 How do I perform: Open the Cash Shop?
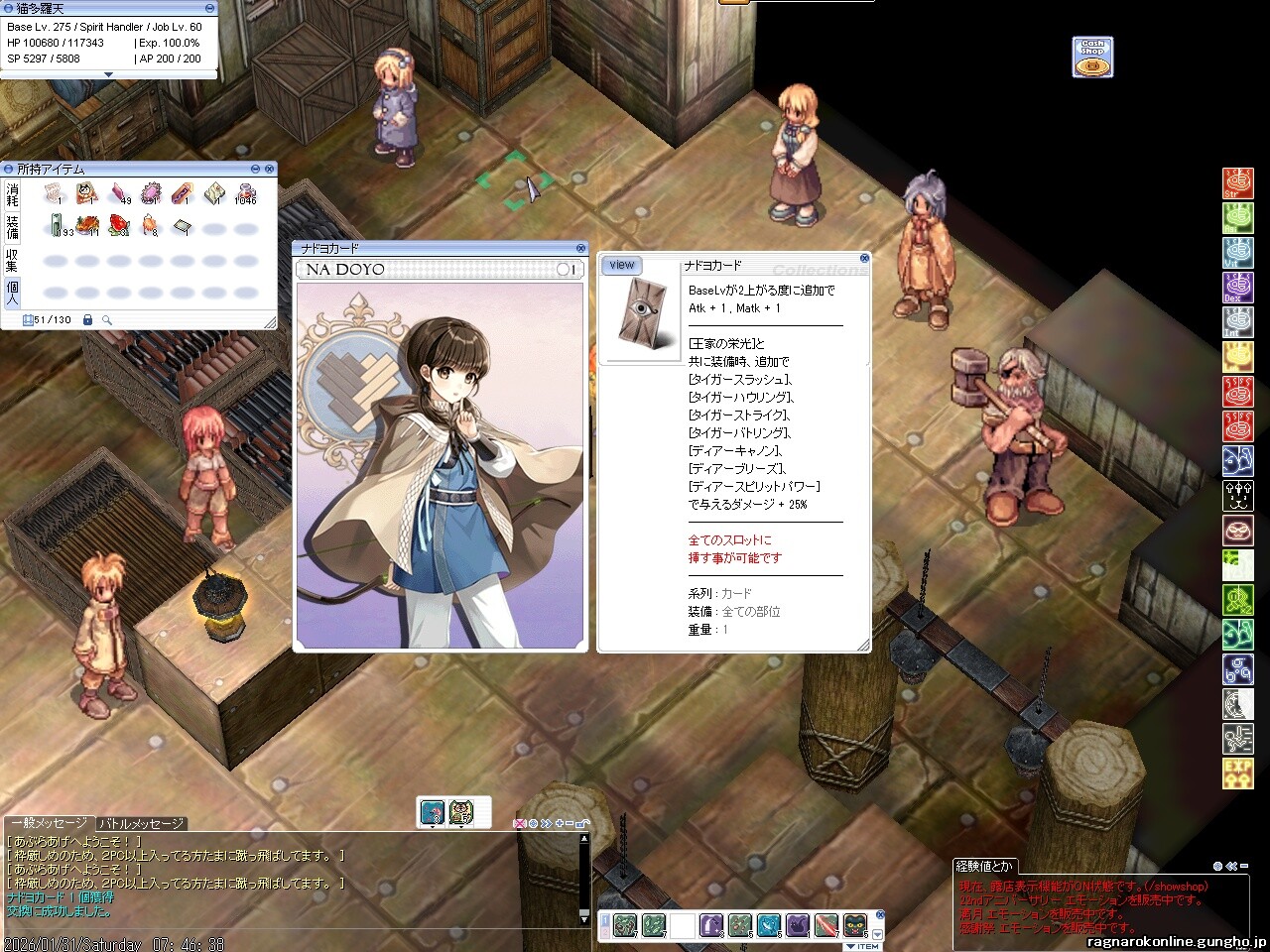coord(1092,57)
